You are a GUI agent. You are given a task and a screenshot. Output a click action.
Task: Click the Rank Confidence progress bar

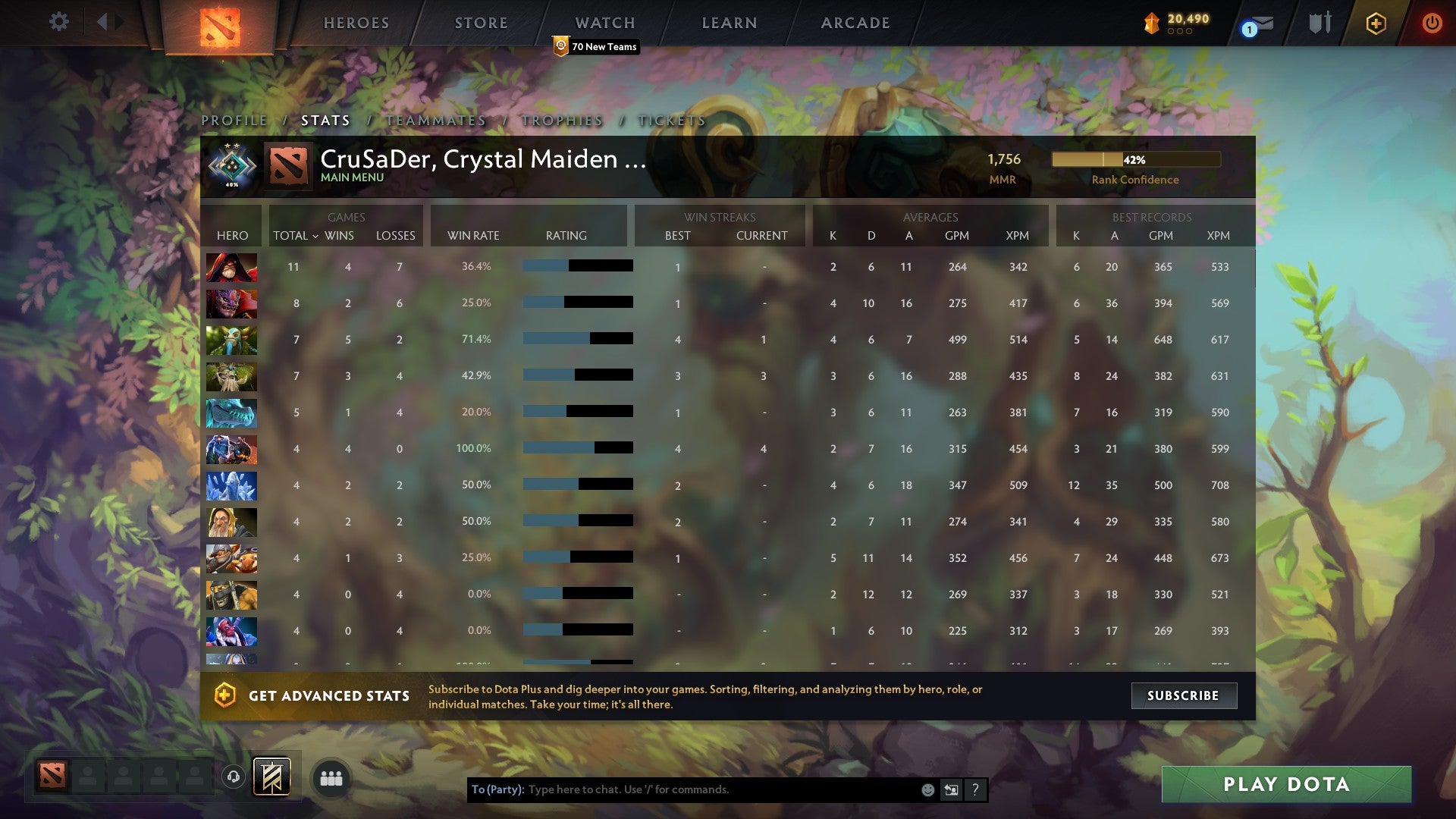coord(1135,159)
